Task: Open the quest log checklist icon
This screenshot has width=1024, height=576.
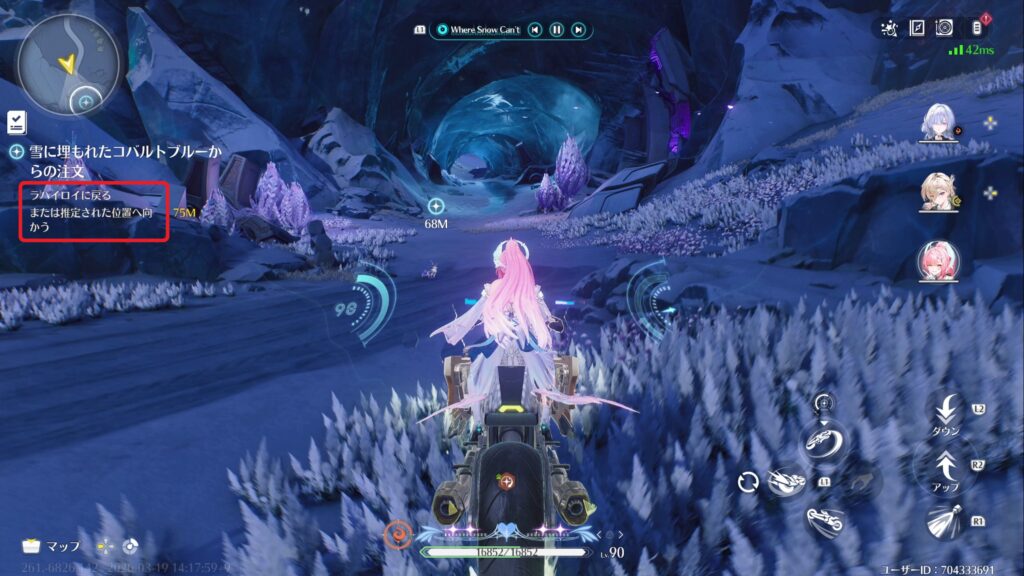Action: [17, 122]
